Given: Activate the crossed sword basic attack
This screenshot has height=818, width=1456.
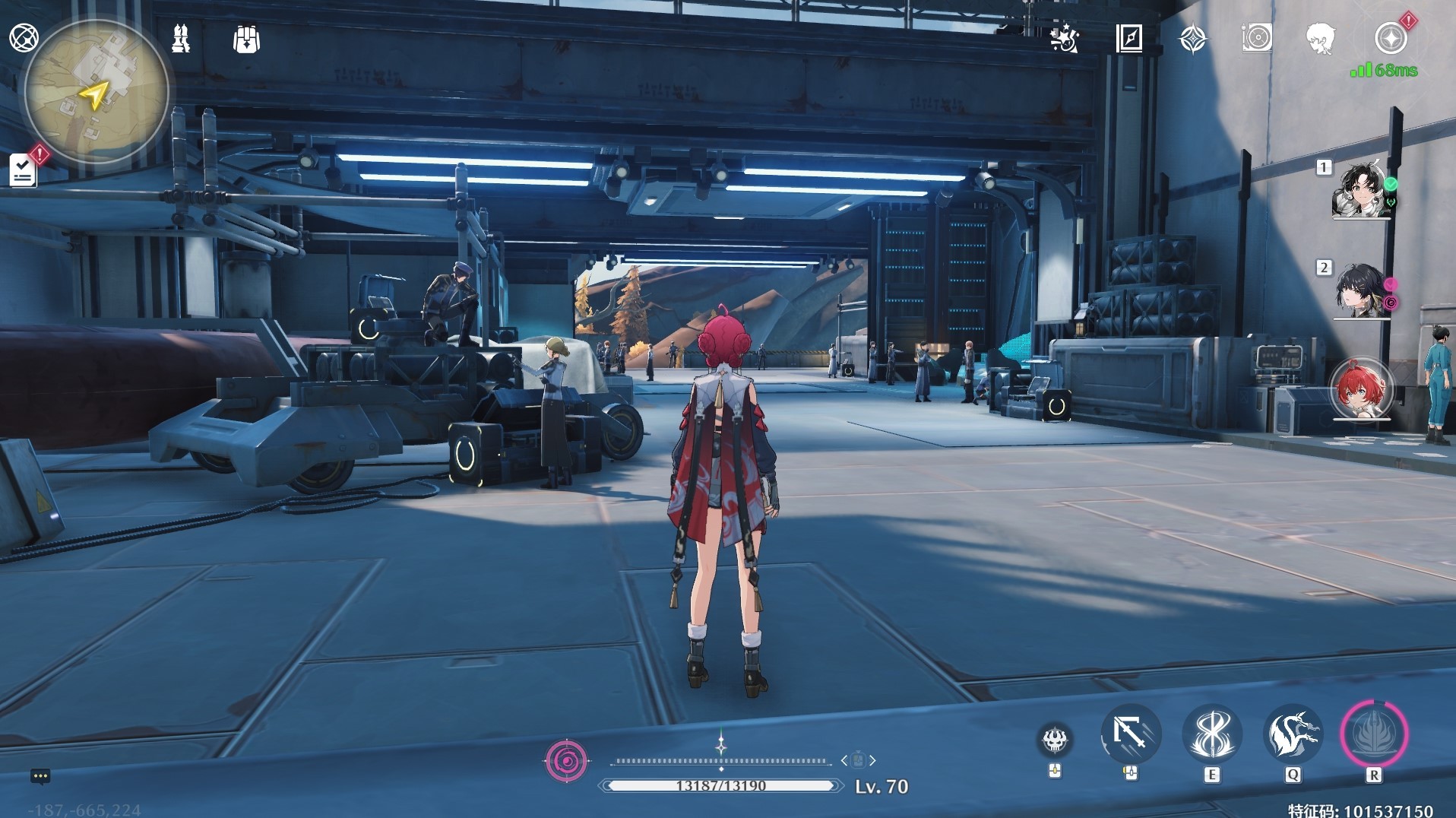Looking at the screenshot, I should (x=1131, y=734).
